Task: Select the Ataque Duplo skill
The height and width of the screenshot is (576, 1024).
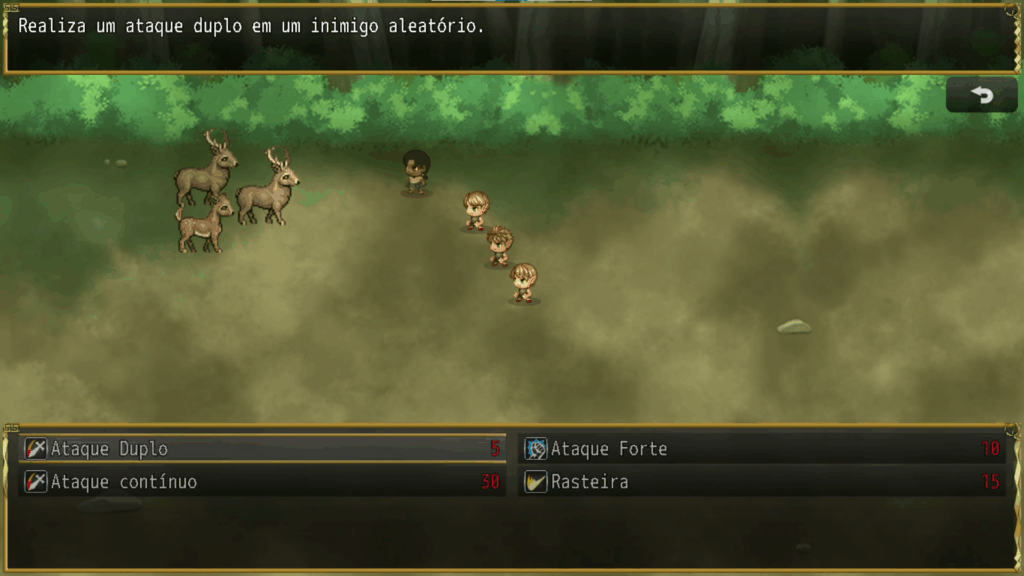Action: 262,449
